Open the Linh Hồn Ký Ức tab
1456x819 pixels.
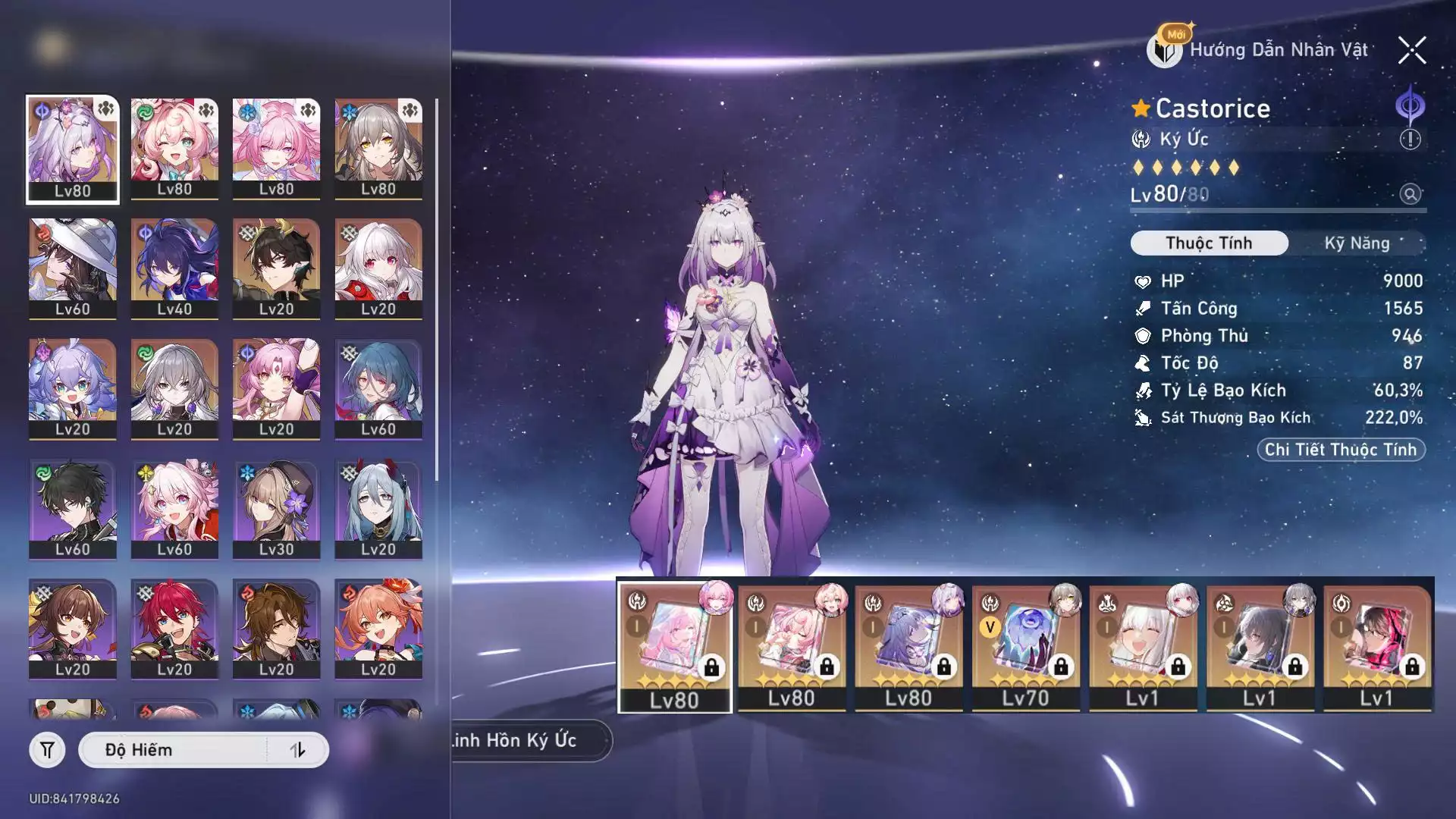pyautogui.click(x=523, y=740)
